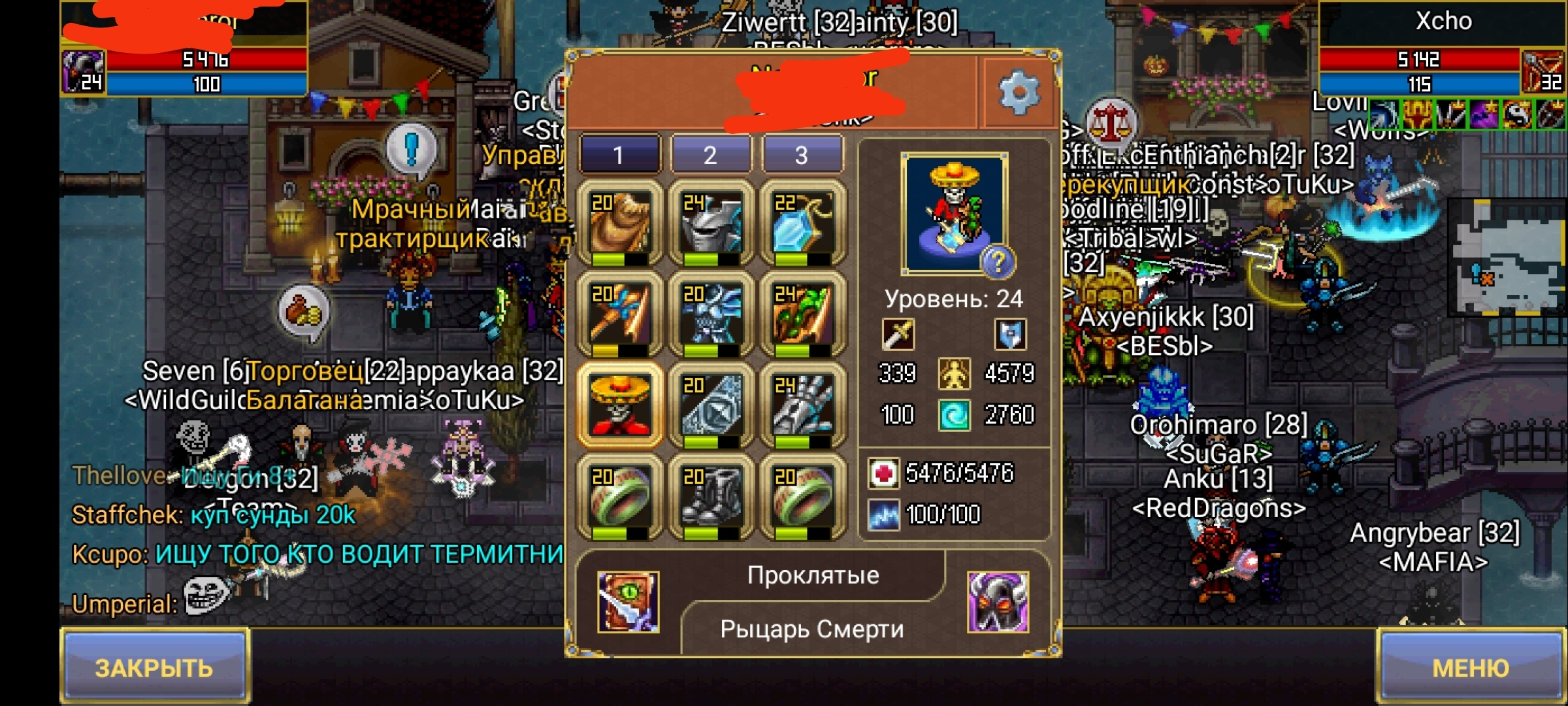Select the sombrero skull costume slot
This screenshot has width=1568, height=706.
(620, 406)
